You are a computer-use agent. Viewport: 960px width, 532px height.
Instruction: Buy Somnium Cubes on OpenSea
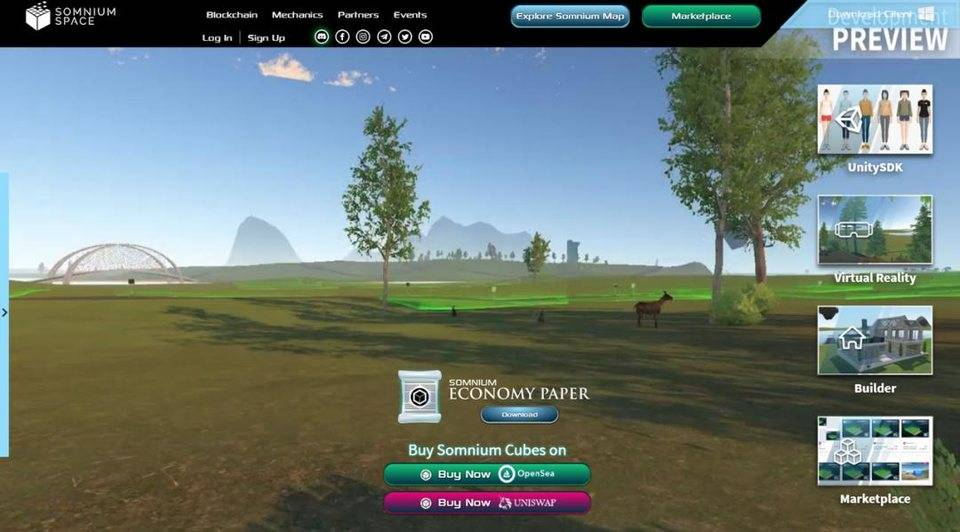click(487, 474)
